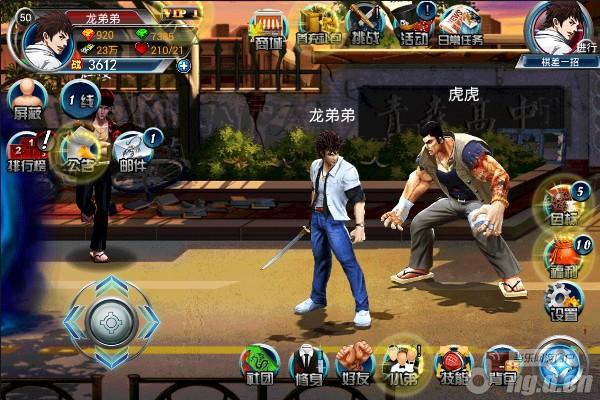Open the 活动 events icon
Image resolution: width=600 pixels, height=400 pixels.
412,24
